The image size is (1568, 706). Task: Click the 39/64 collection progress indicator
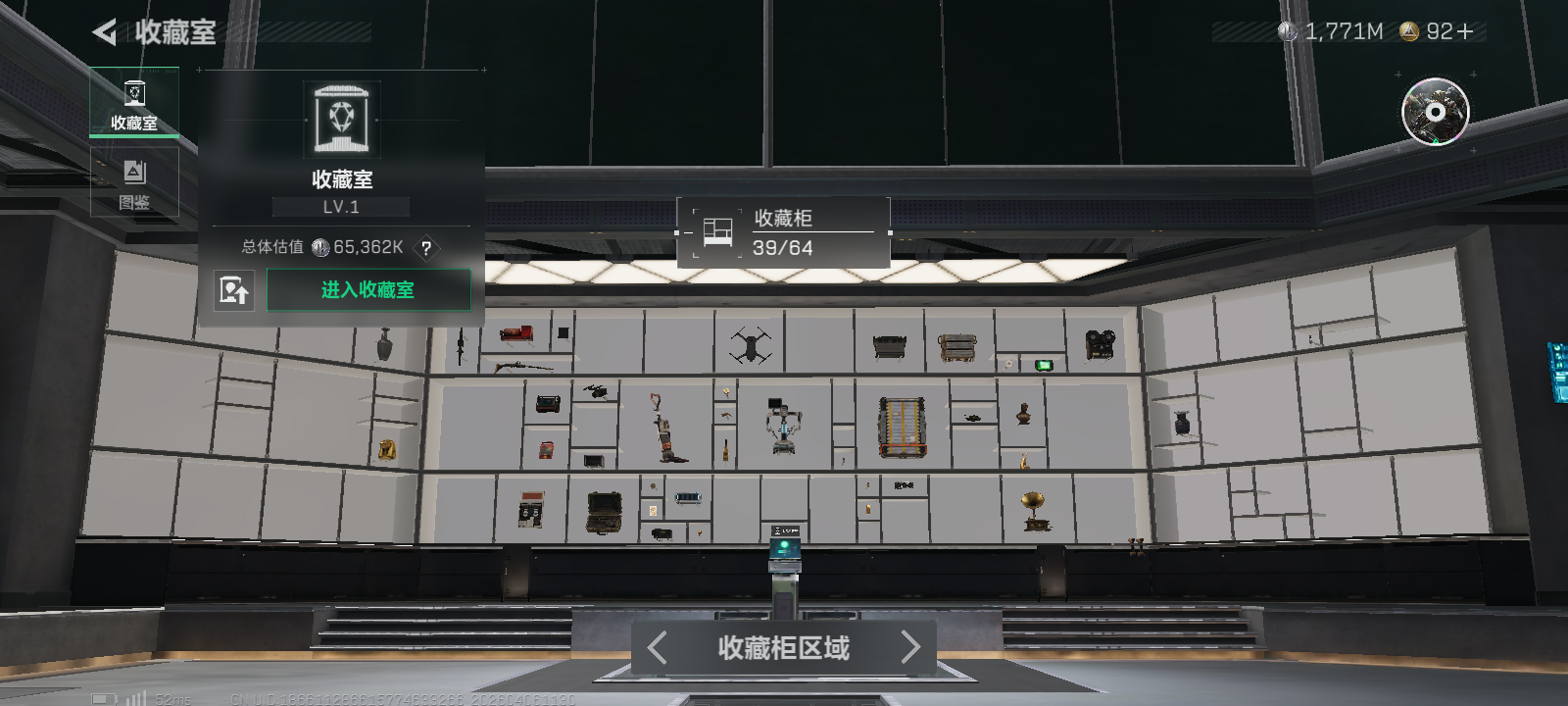780,248
